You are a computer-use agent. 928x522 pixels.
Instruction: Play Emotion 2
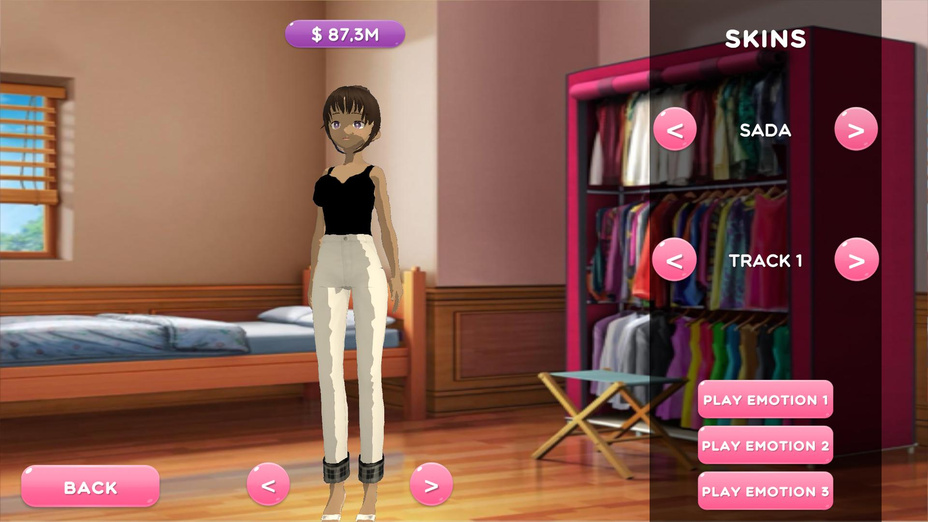[766, 445]
